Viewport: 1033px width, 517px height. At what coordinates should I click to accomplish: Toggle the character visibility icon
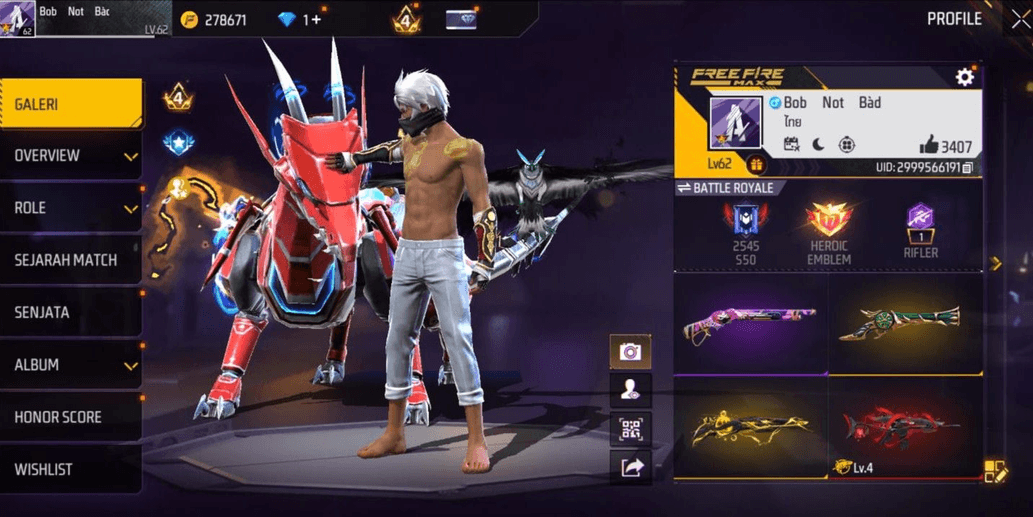click(x=630, y=390)
